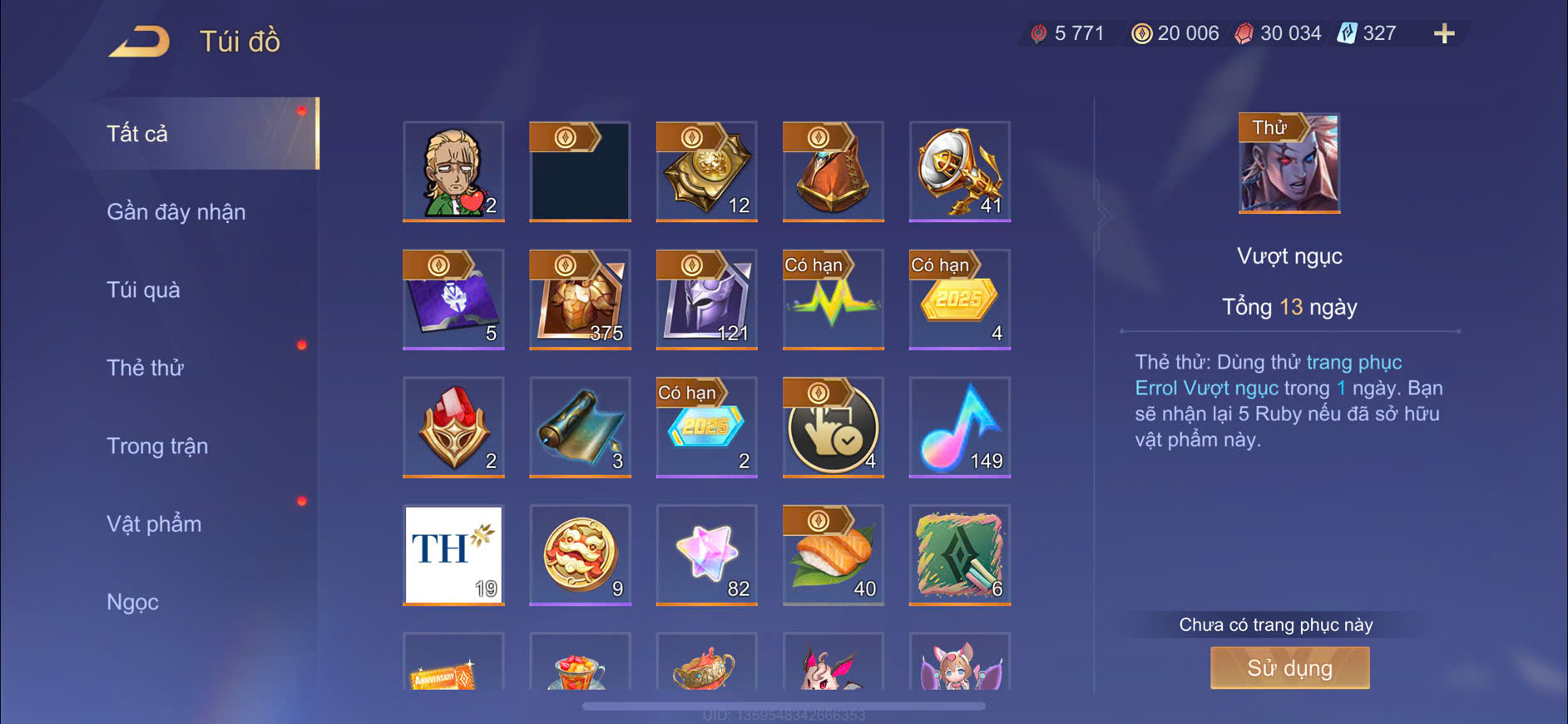Screen dimensions: 1568x724
Task: Choose the music note item slot
Action: coord(960,427)
